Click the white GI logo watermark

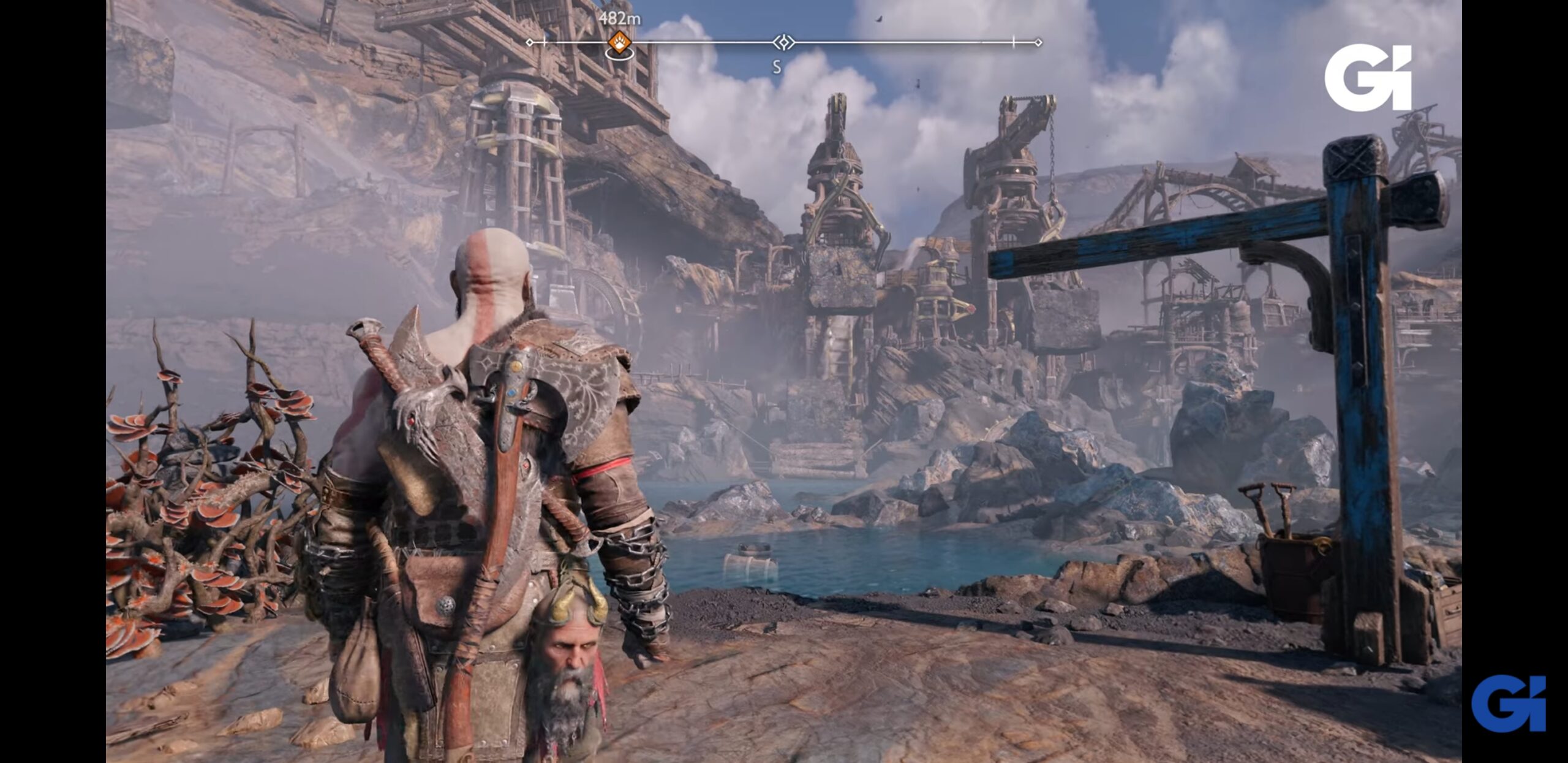click(1368, 78)
